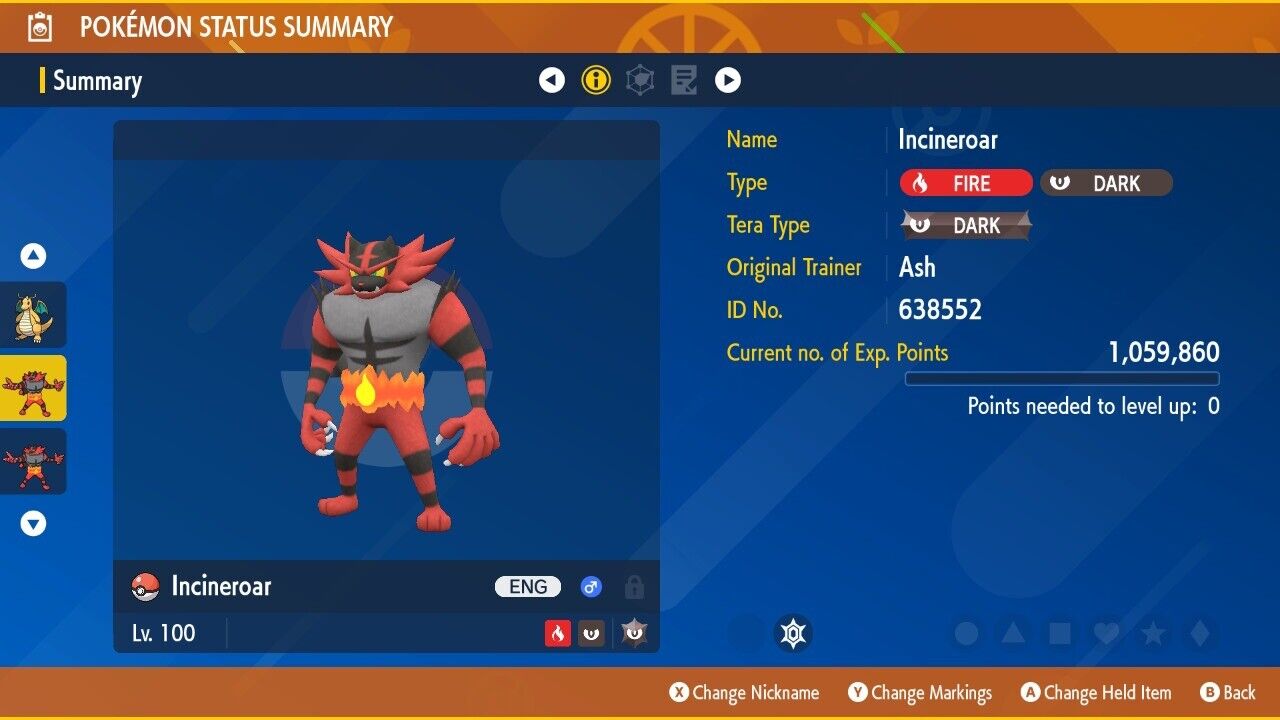Image resolution: width=1280 pixels, height=720 pixels.
Task: Select the Dragonite party thumbnail
Action: click(33, 315)
